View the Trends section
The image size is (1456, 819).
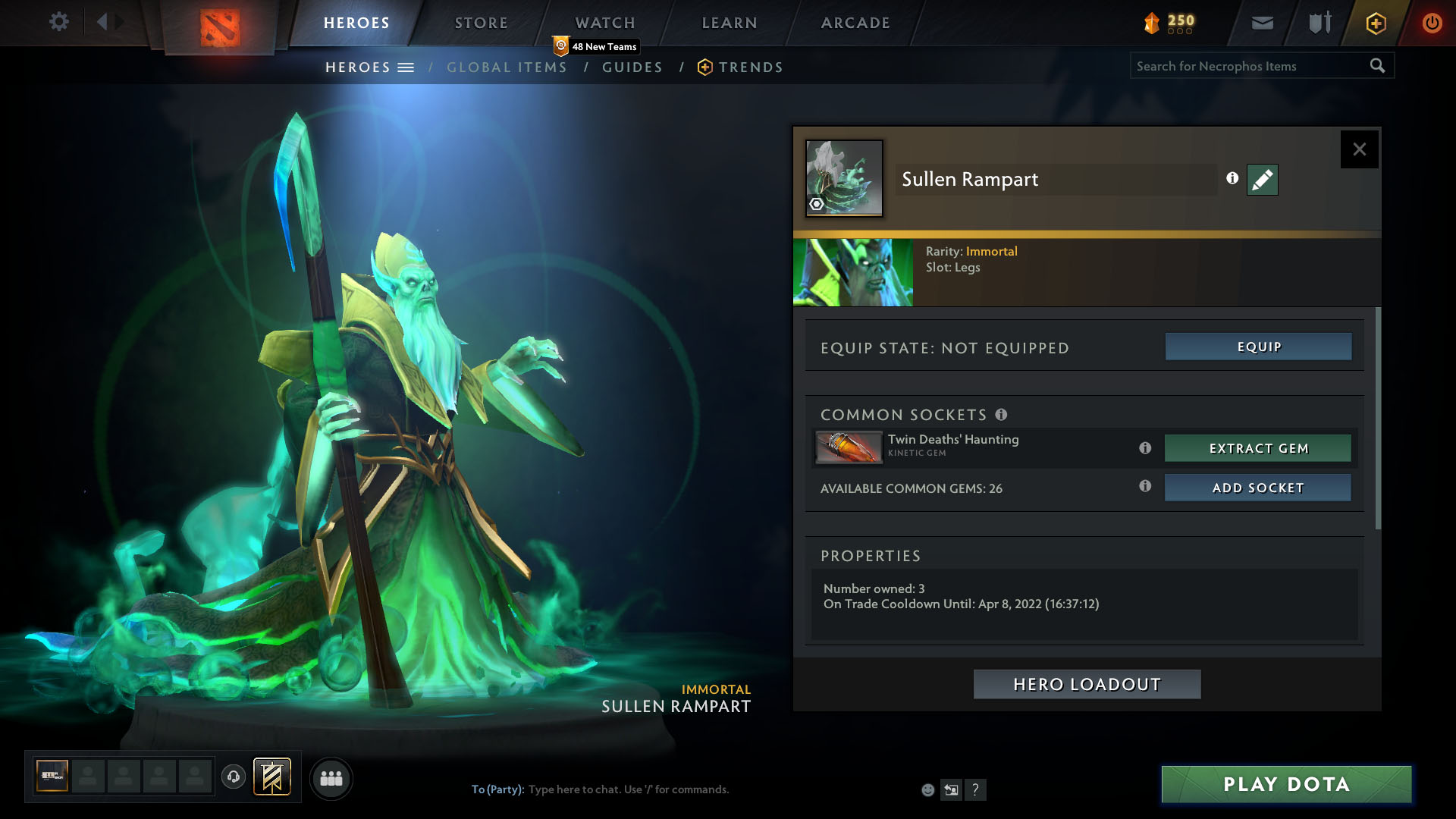[750, 67]
